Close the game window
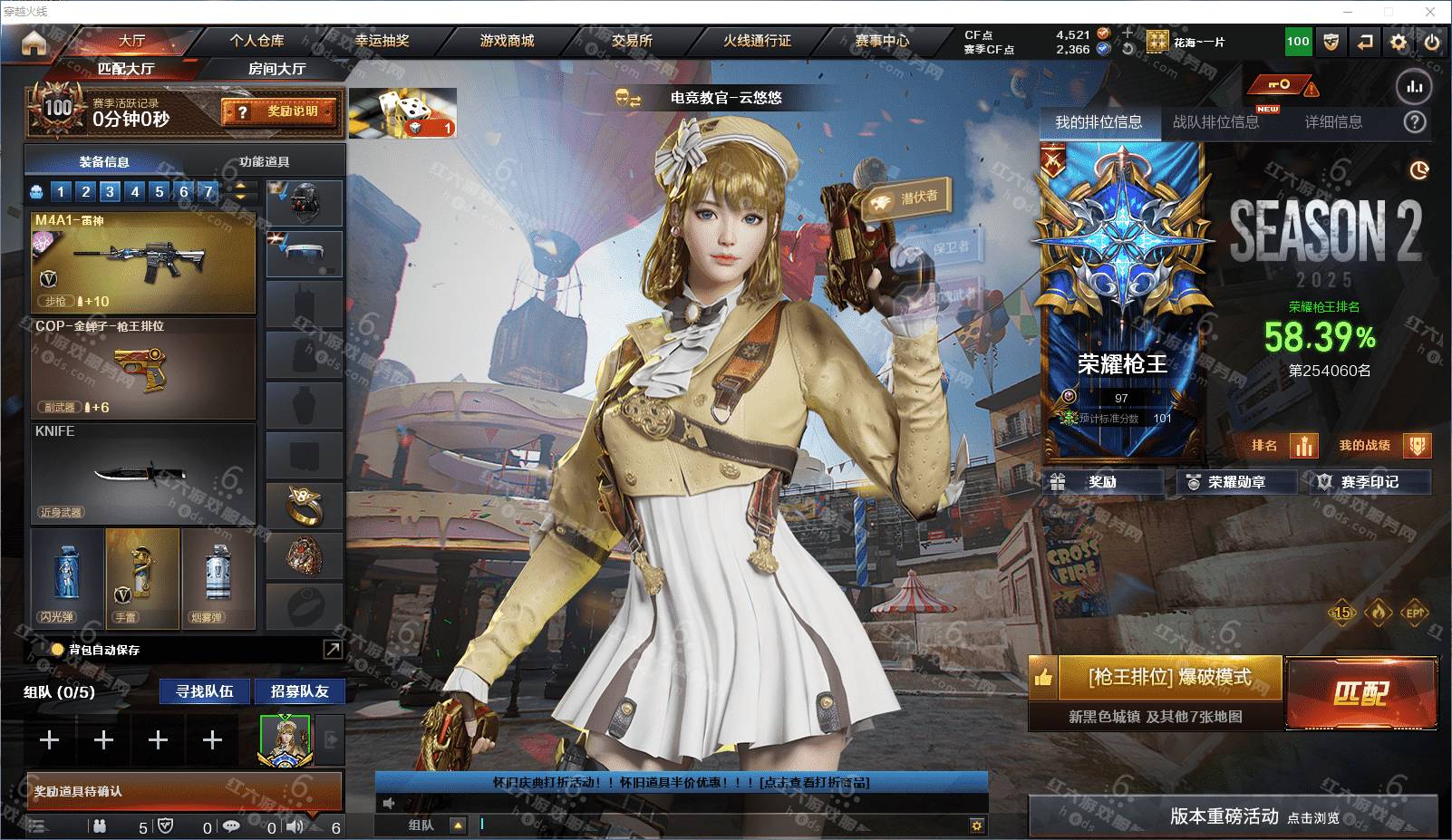Viewport: 1452px width, 840px height. click(1430, 12)
